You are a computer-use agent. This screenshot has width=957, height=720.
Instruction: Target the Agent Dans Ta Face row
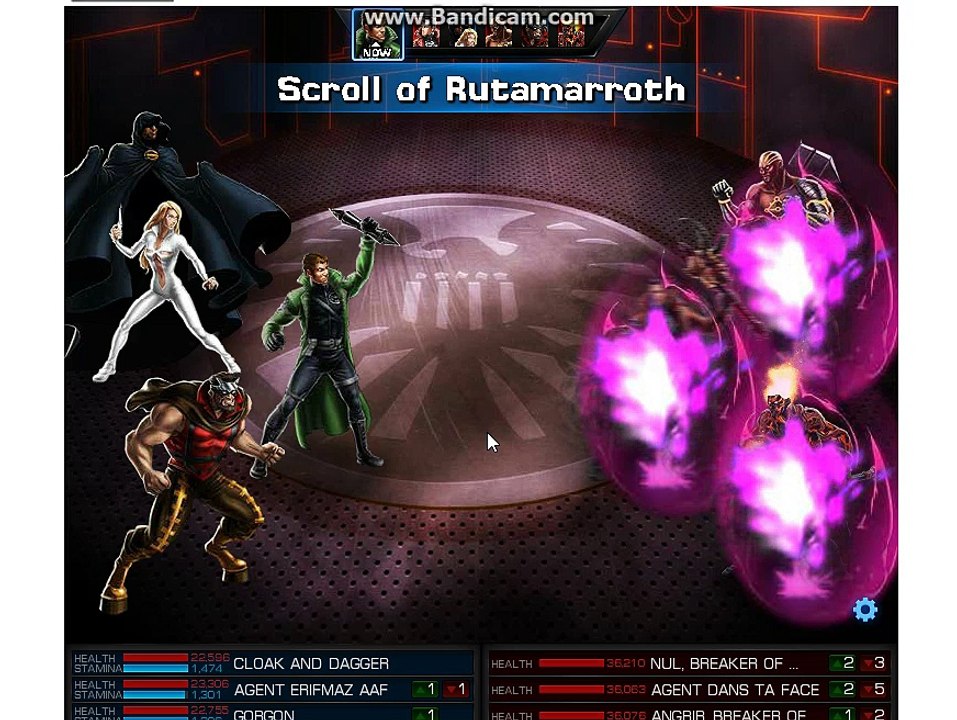(x=688, y=690)
